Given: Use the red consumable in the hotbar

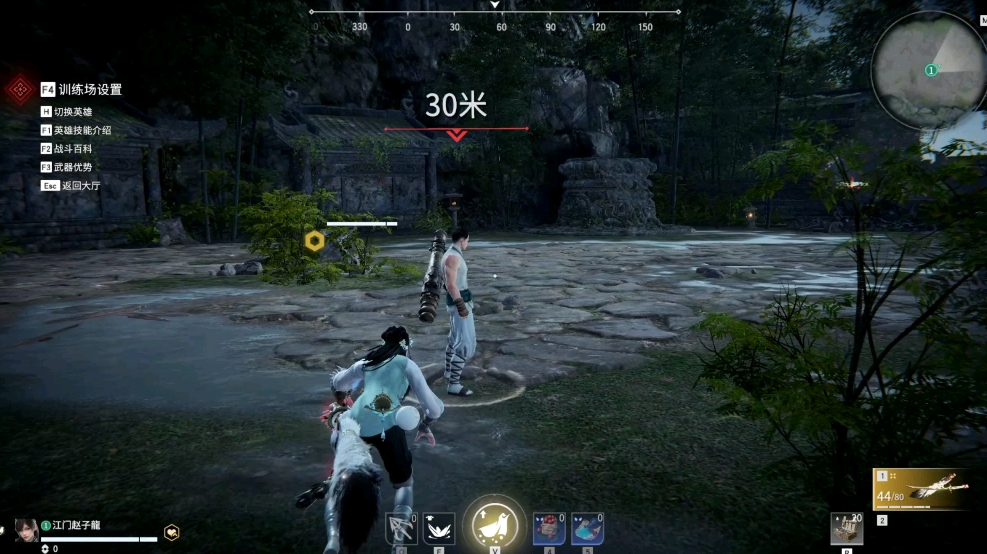Looking at the screenshot, I should click(549, 528).
